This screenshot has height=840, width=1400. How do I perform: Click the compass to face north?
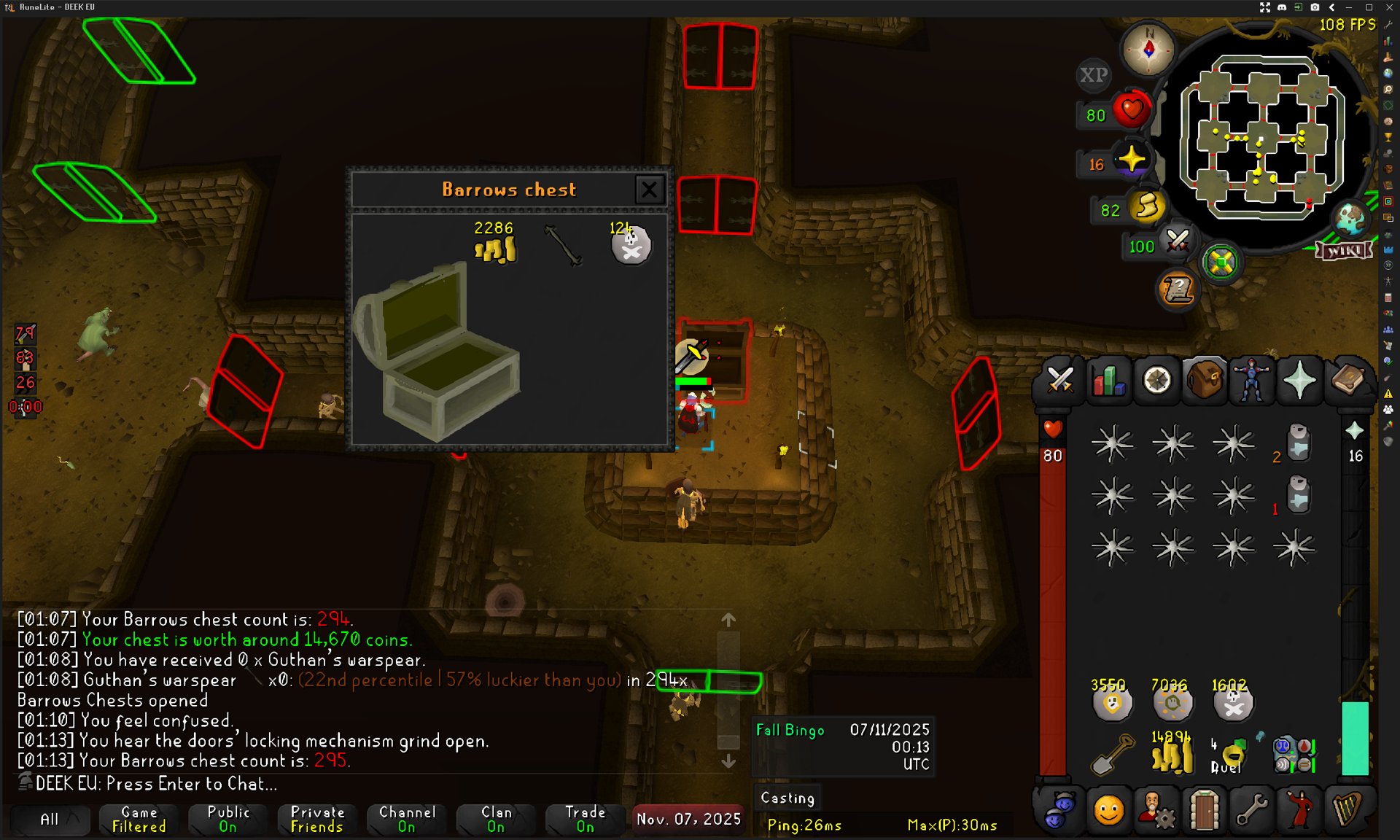1148,50
